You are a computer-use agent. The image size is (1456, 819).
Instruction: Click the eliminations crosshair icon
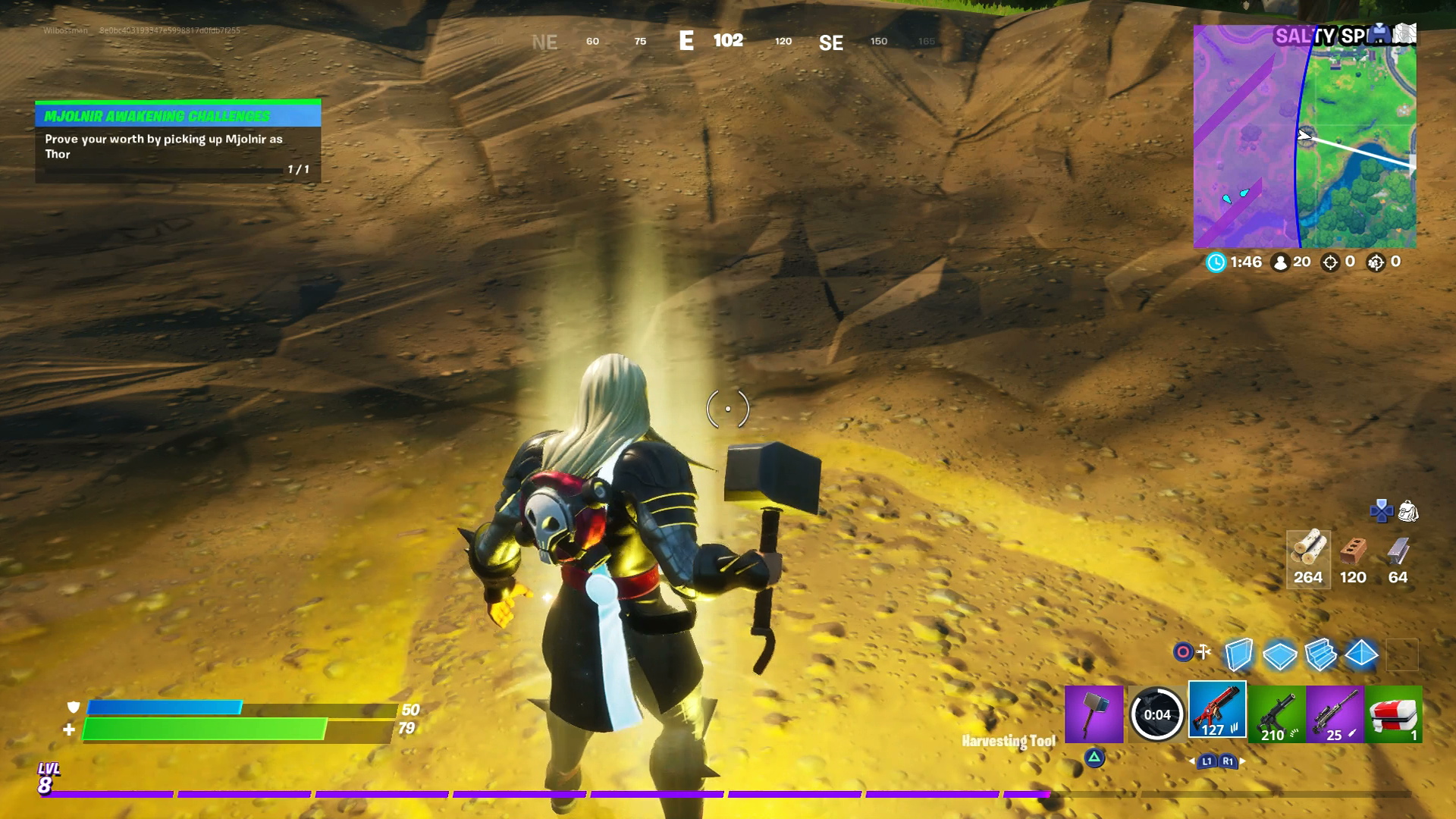(1330, 263)
